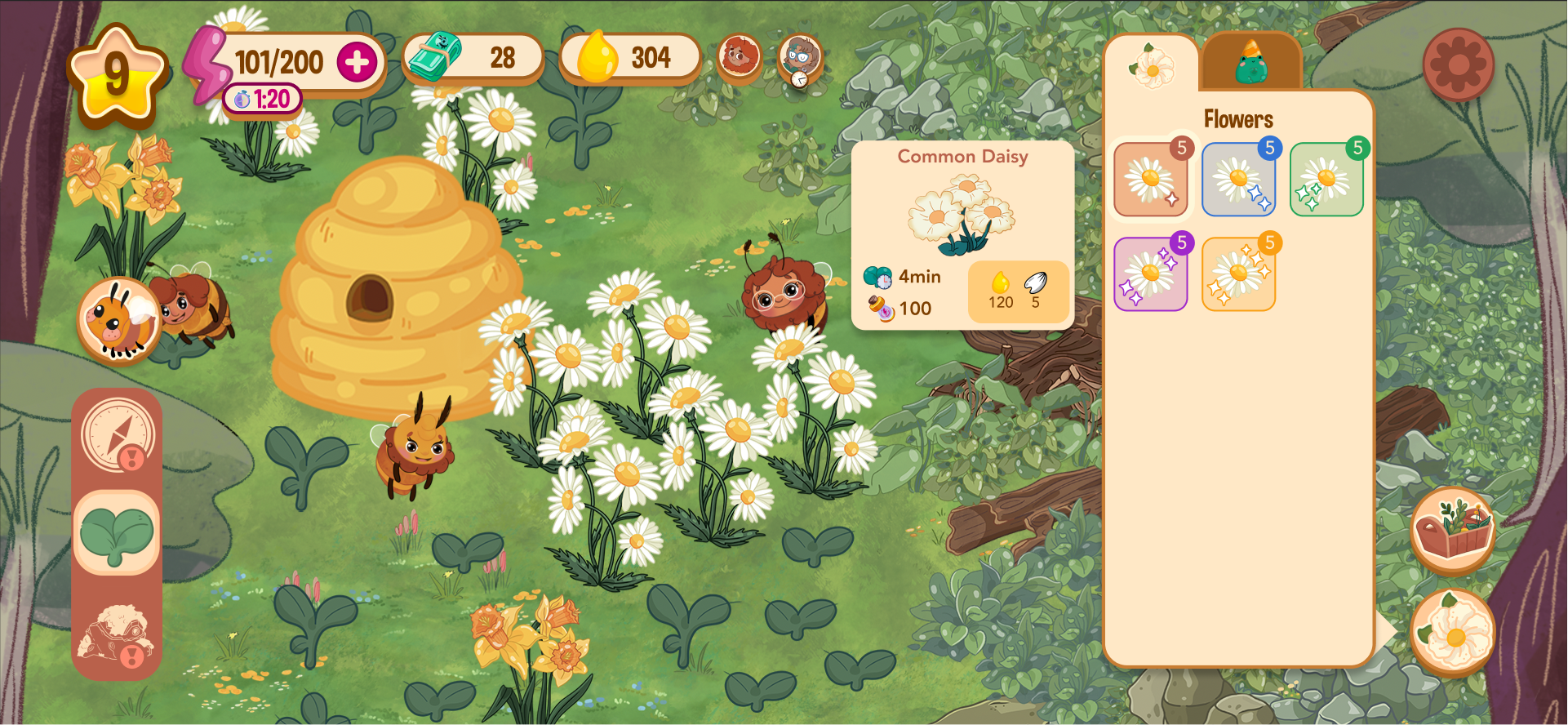Select the blue sparkle daisy tile
The width and height of the screenshot is (1568, 725).
pyautogui.click(x=1237, y=180)
